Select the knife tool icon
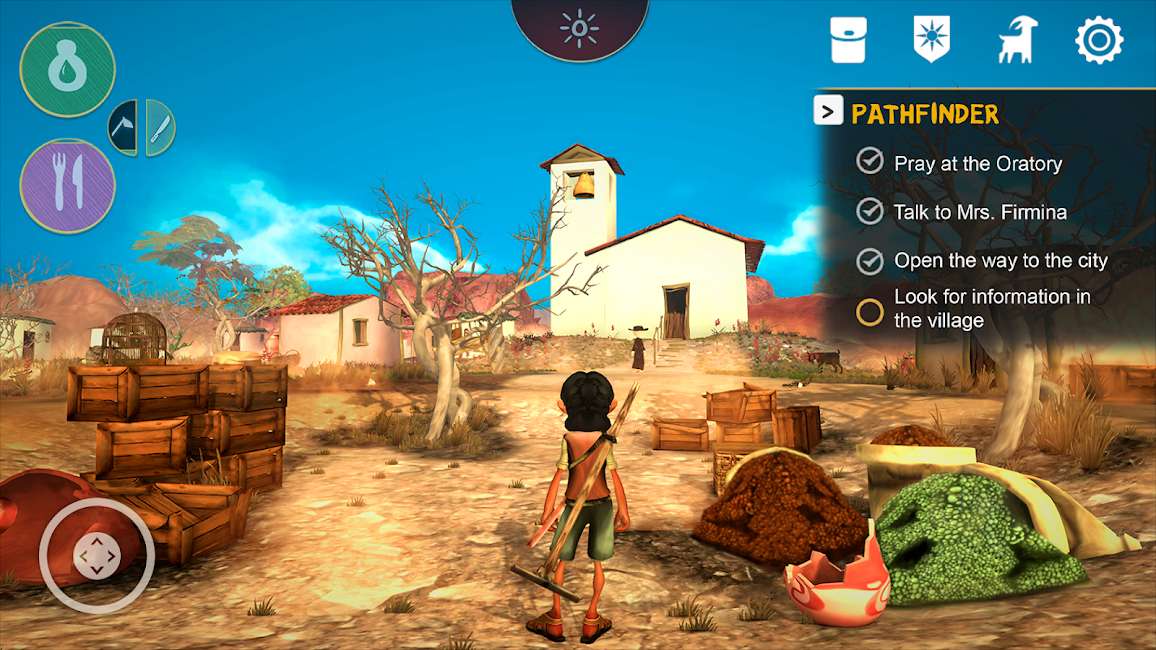This screenshot has width=1156, height=650. 160,128
